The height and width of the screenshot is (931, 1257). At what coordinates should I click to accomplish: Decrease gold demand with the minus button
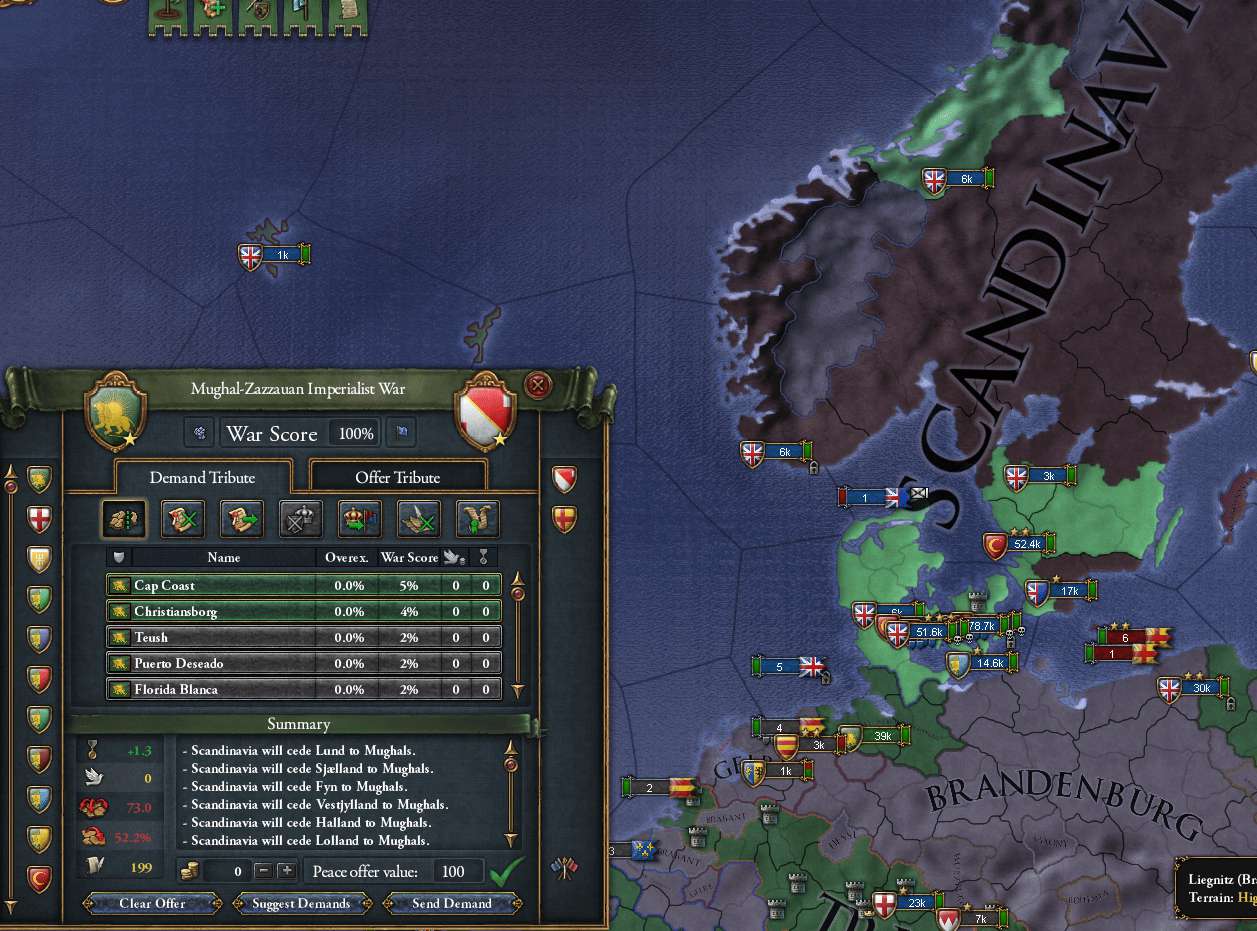262,871
